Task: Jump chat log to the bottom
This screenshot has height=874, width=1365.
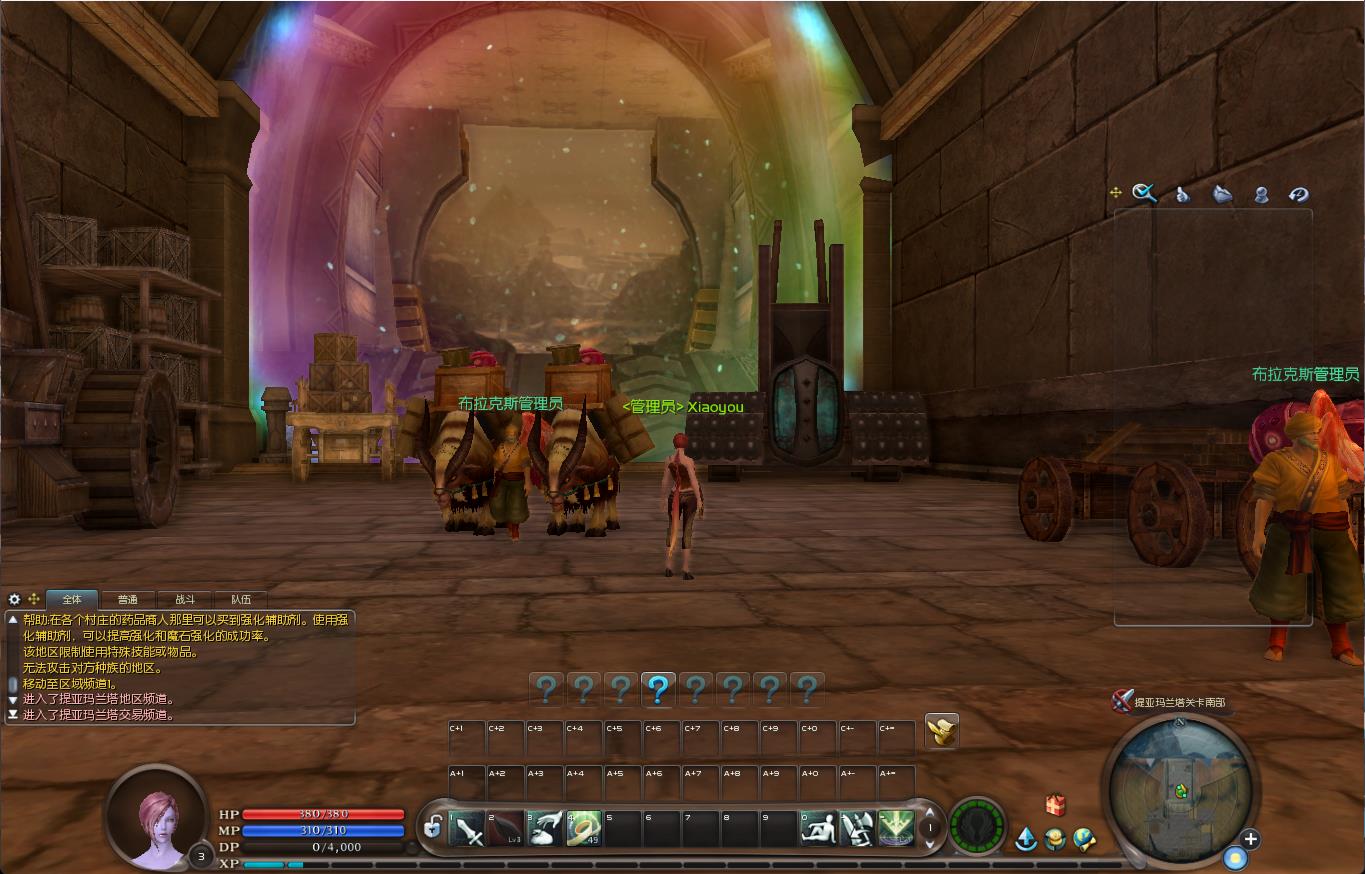Action: click(13, 715)
